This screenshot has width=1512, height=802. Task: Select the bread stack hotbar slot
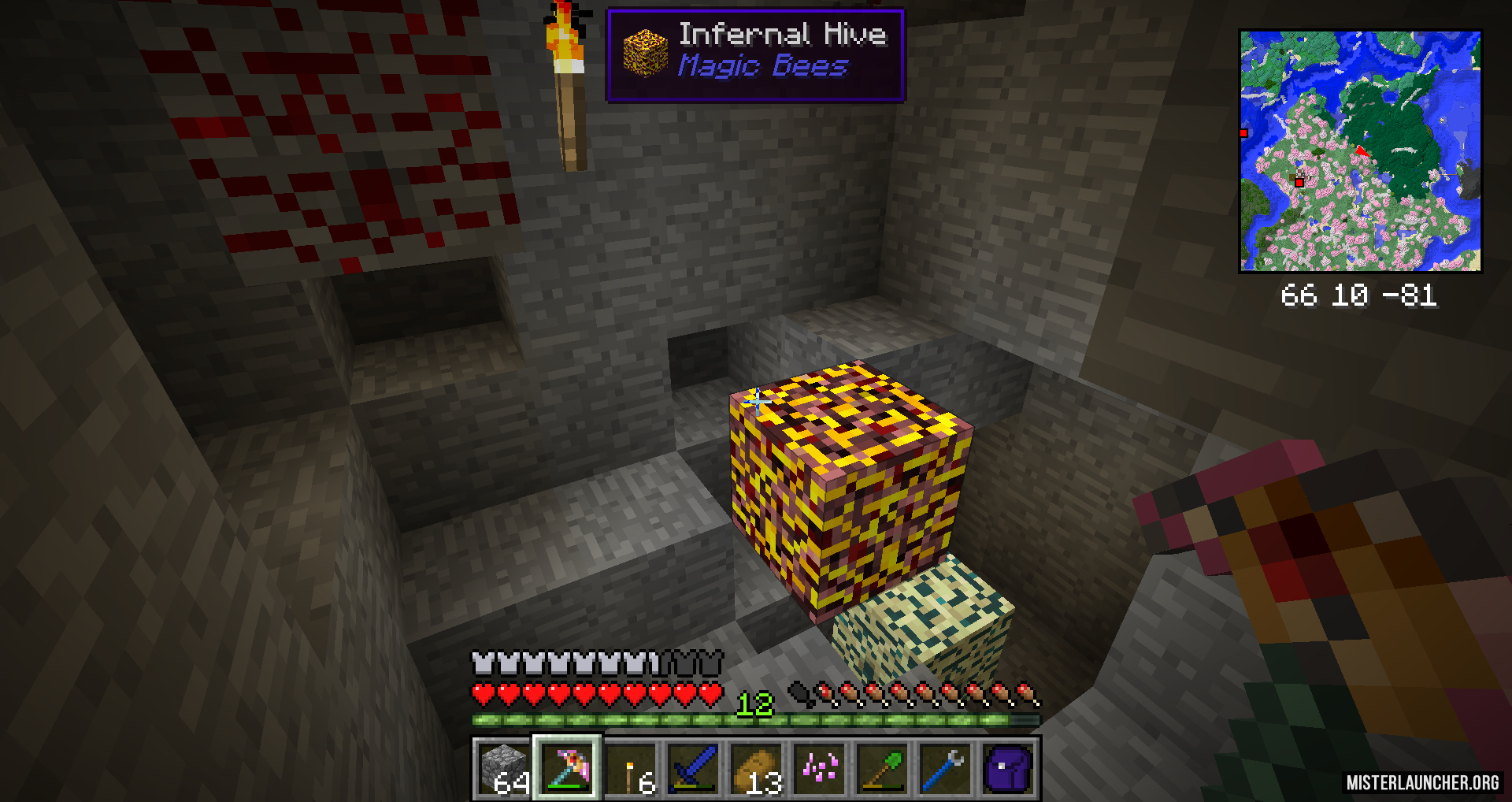756,768
